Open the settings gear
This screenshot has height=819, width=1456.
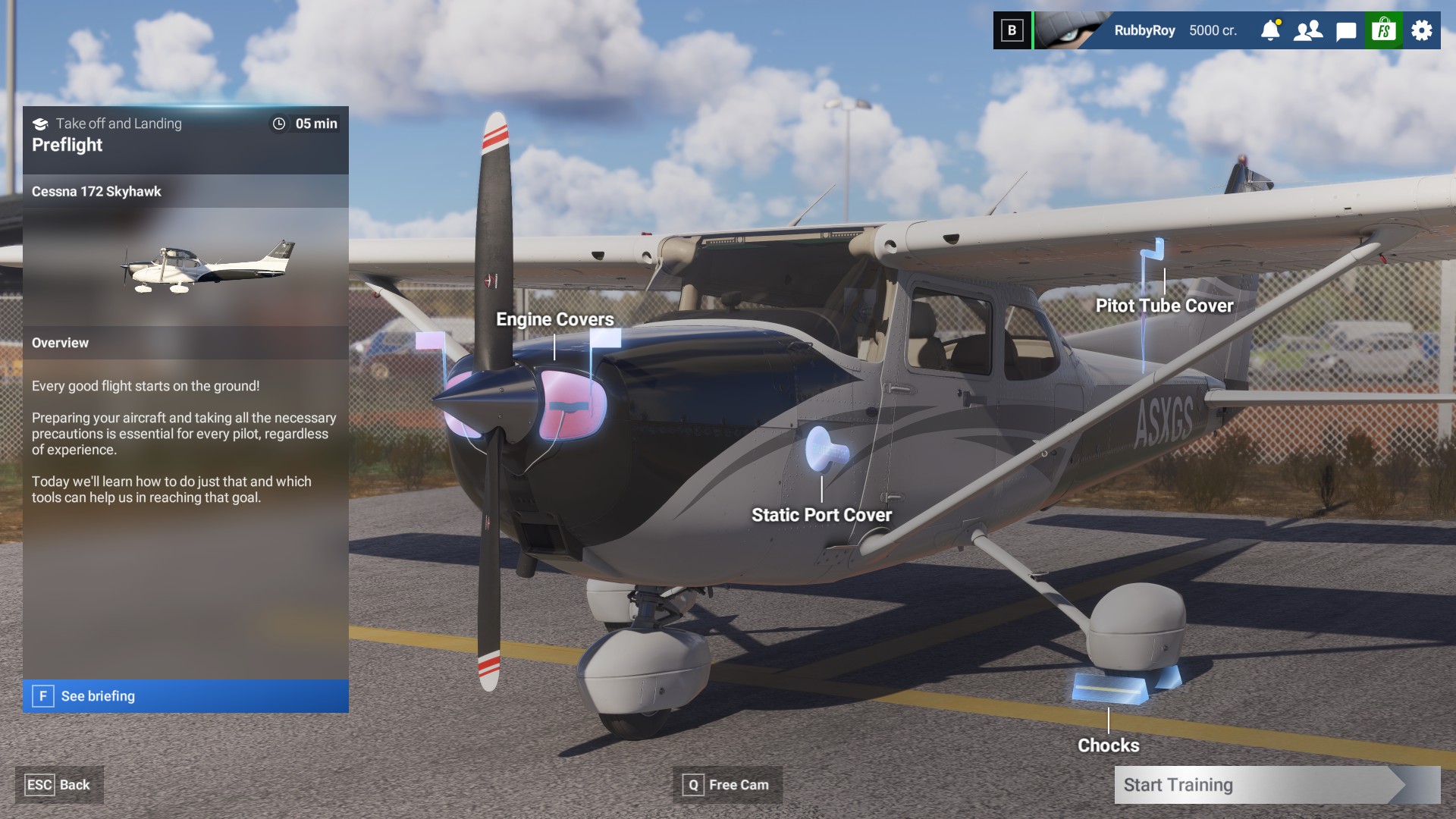click(x=1422, y=30)
